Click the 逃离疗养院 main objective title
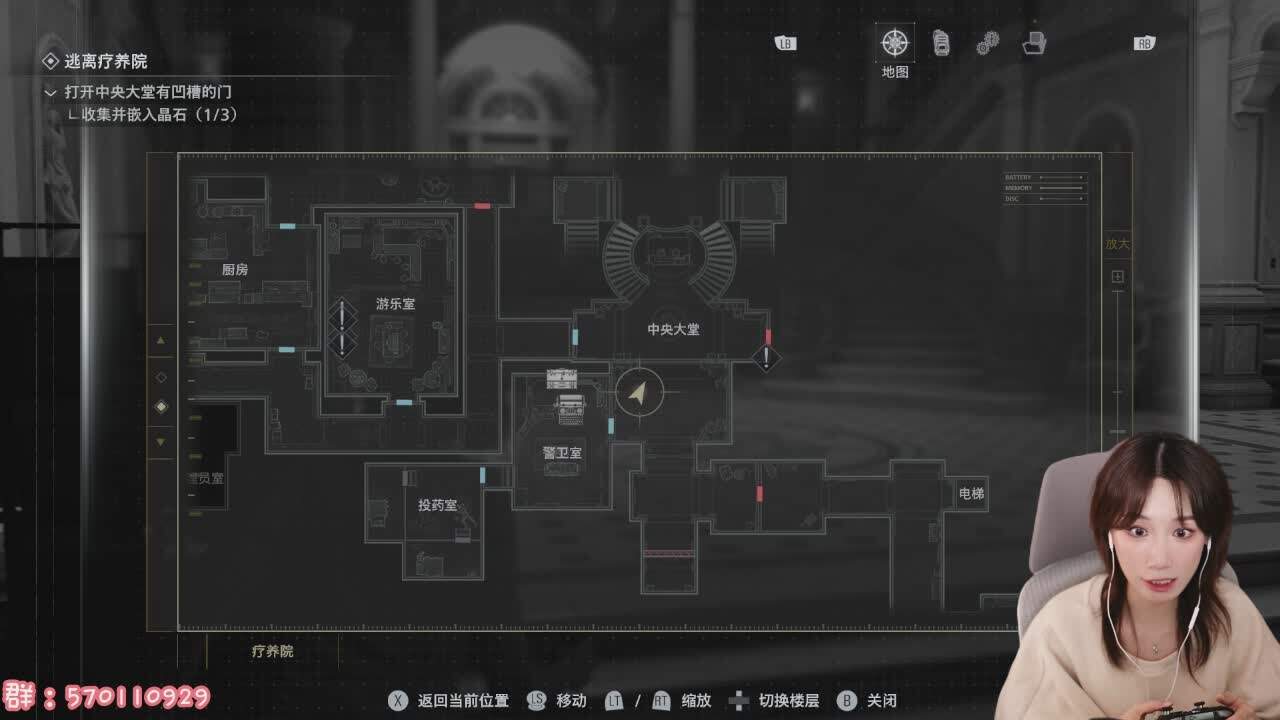The height and width of the screenshot is (720, 1280). [x=105, y=61]
